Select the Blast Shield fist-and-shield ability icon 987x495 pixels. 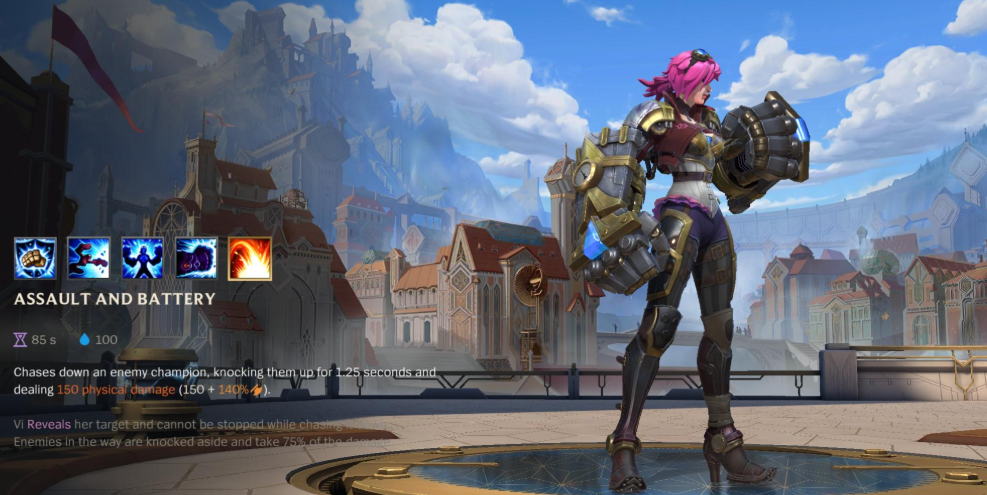click(x=35, y=258)
